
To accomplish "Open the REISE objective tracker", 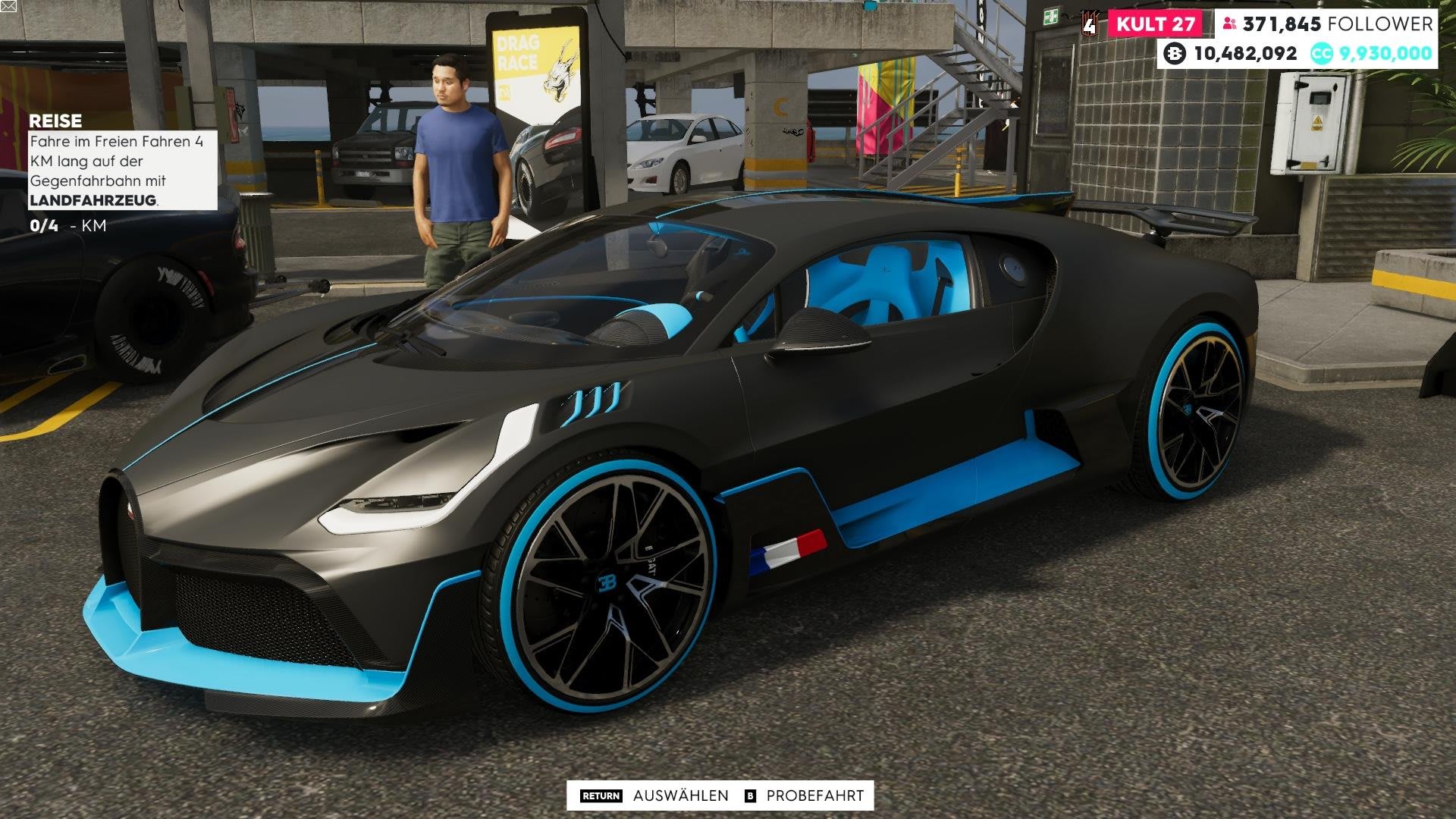I will 55,121.
